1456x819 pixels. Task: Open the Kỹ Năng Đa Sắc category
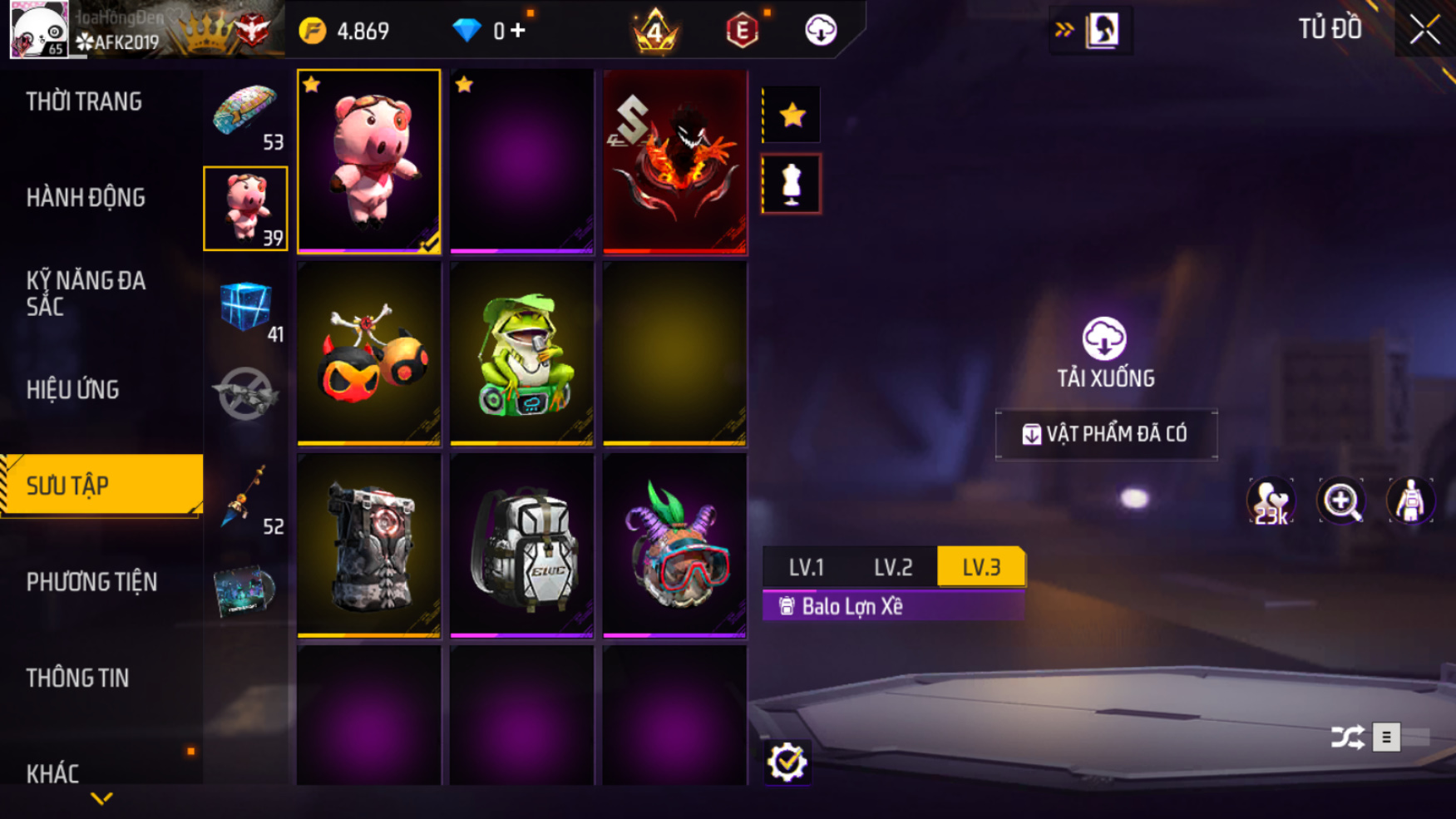(86, 294)
